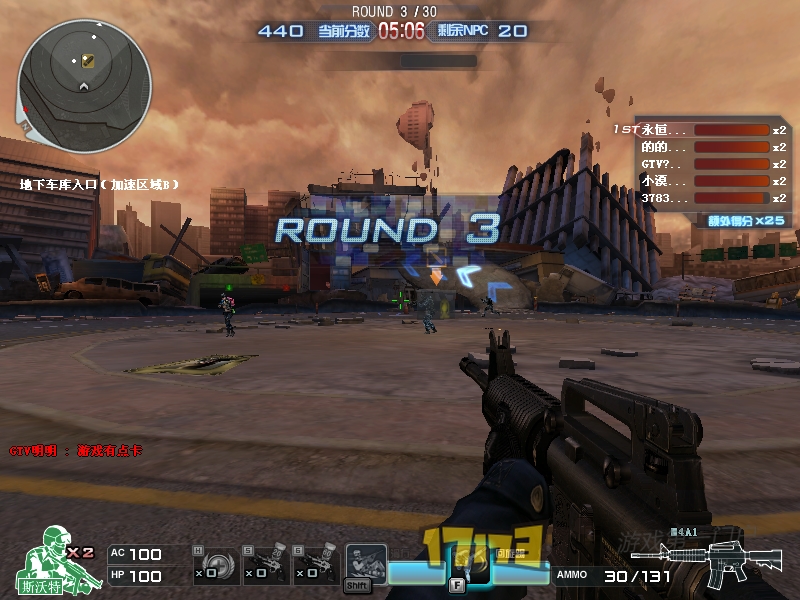
Task: Click the red GTV chat message
Action: [76, 451]
